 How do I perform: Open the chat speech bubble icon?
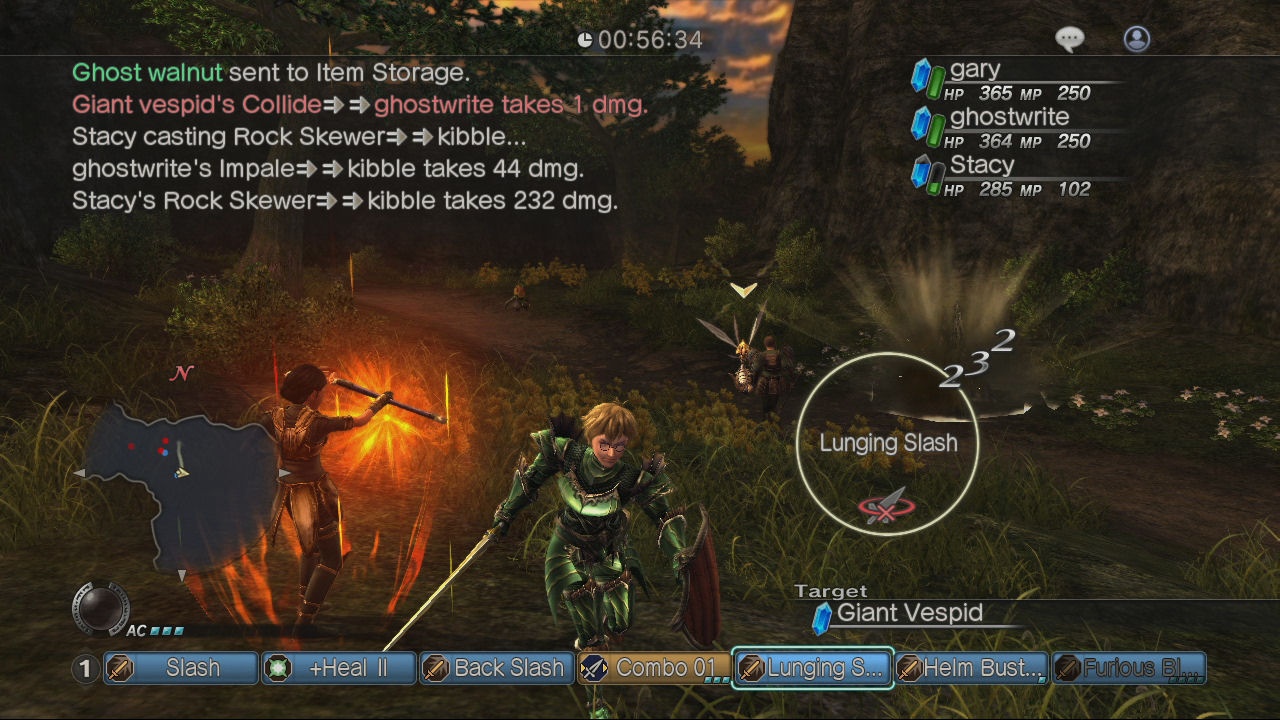[x=1070, y=39]
